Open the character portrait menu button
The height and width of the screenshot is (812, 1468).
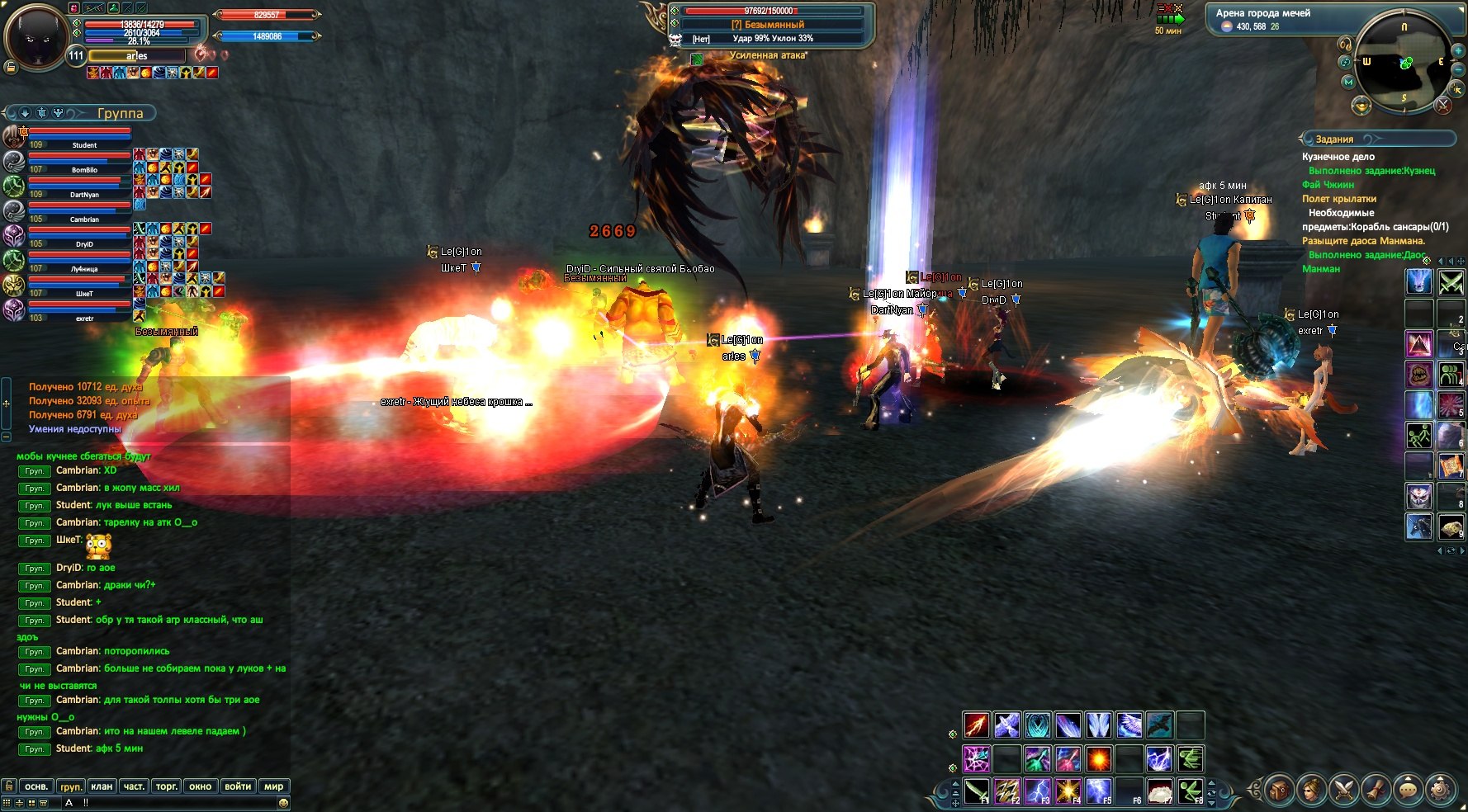[x=1310, y=791]
